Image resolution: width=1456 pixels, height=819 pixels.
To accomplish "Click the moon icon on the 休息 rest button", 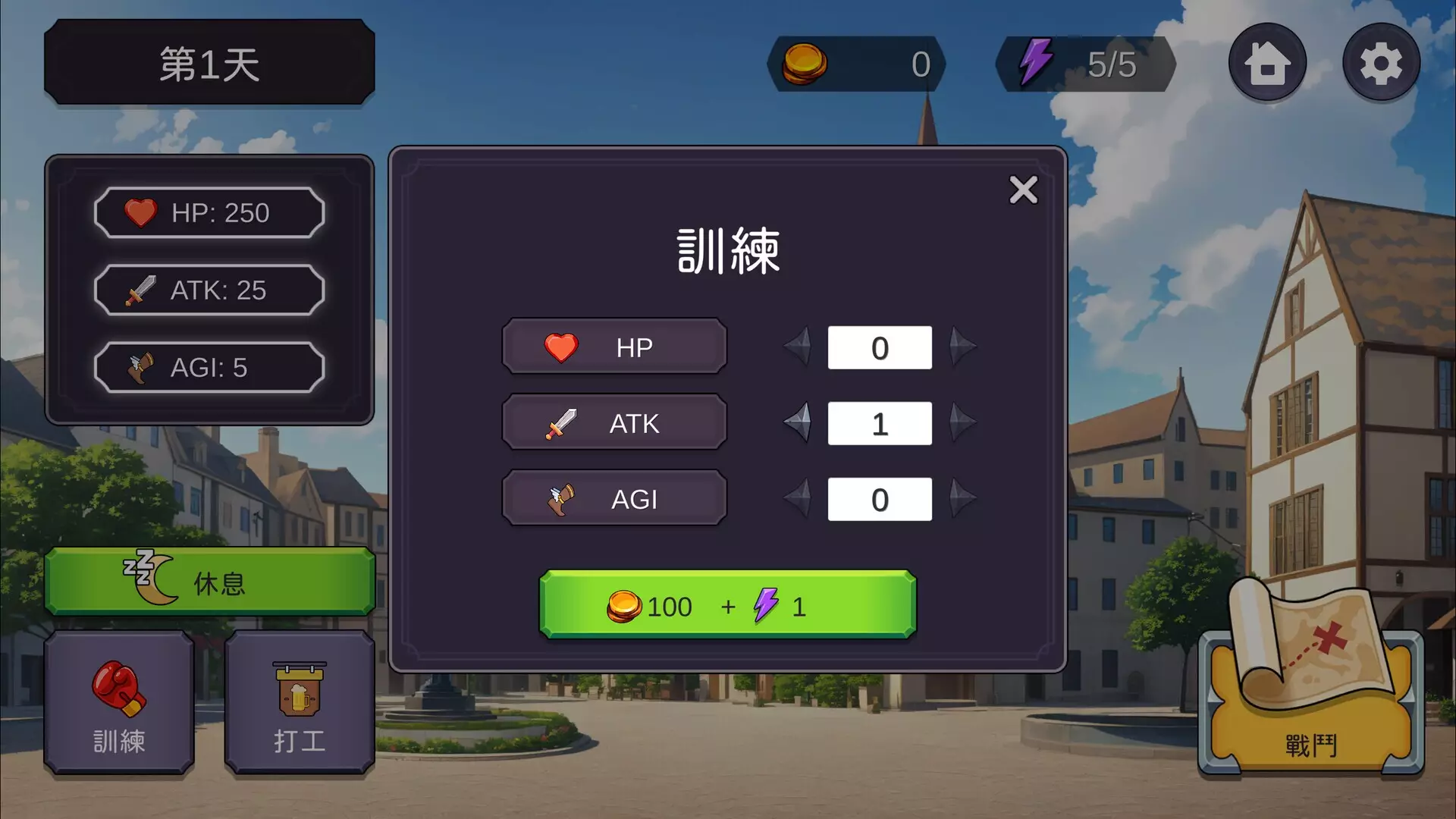I will (x=149, y=580).
